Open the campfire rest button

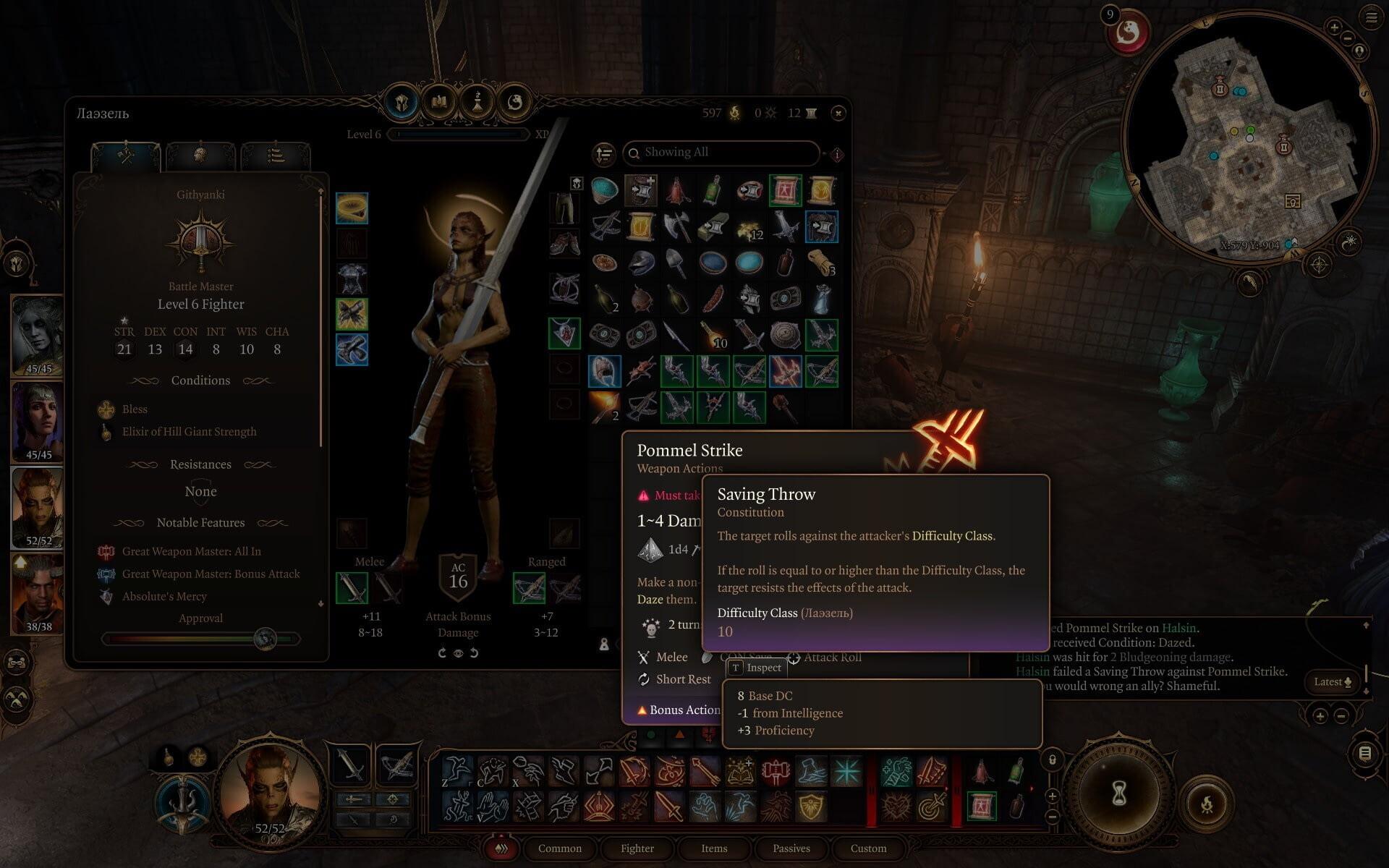pyautogui.click(x=1207, y=803)
